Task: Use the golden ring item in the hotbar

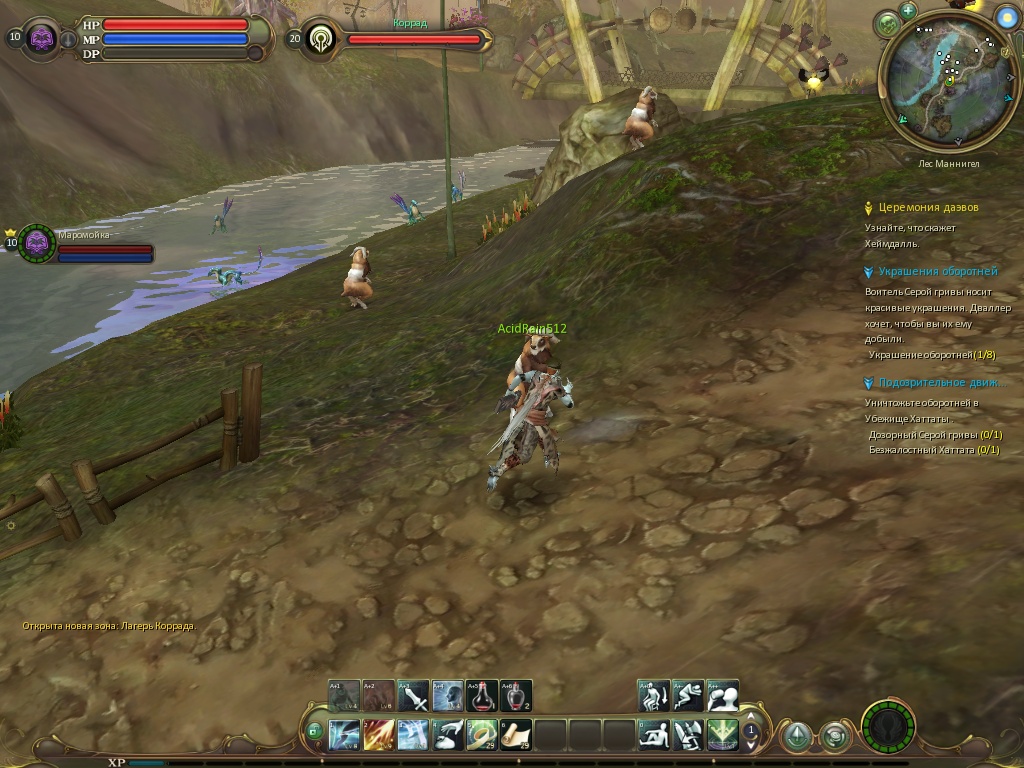Action: click(x=482, y=735)
